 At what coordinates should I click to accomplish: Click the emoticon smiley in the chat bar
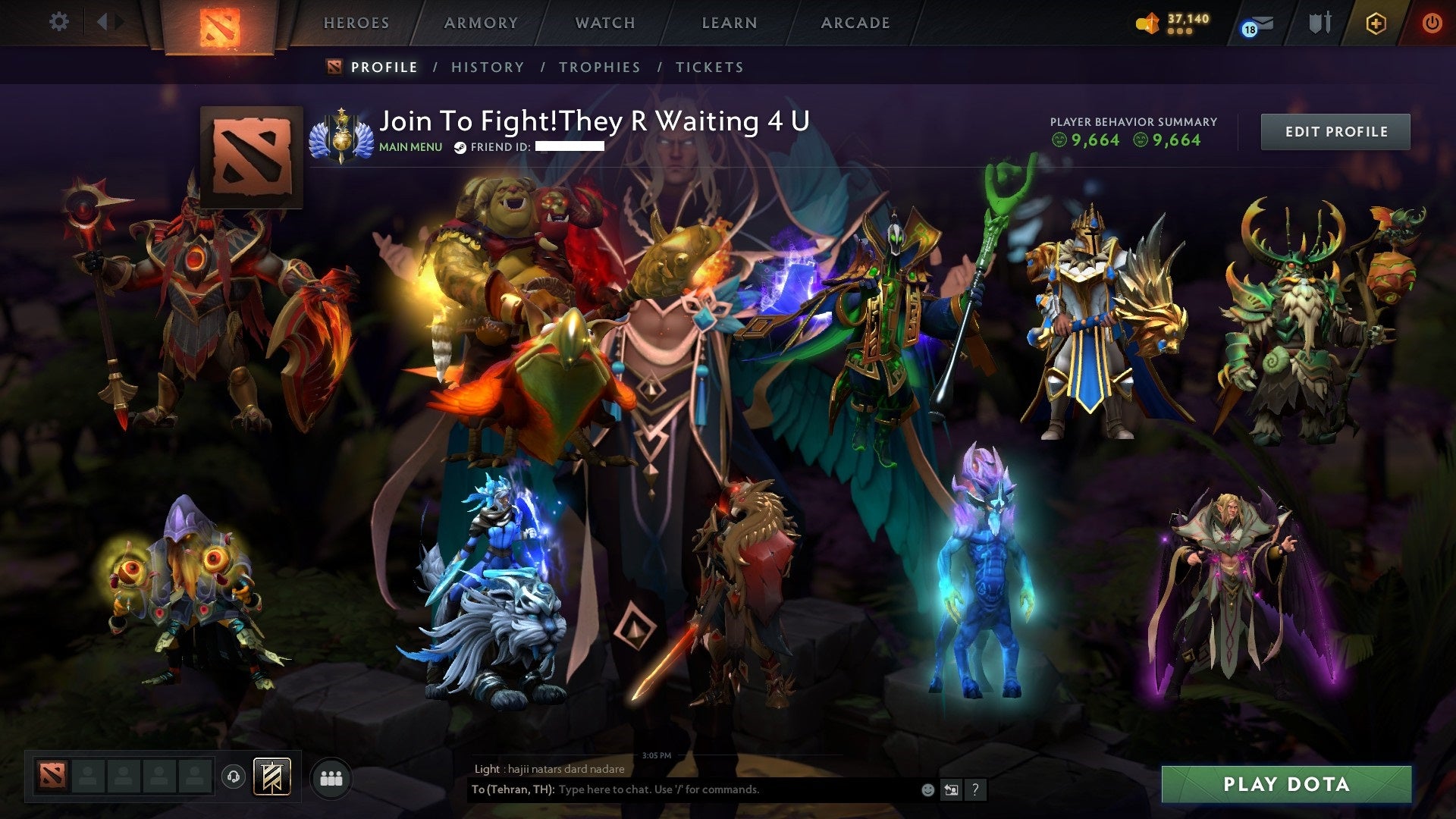[x=927, y=789]
